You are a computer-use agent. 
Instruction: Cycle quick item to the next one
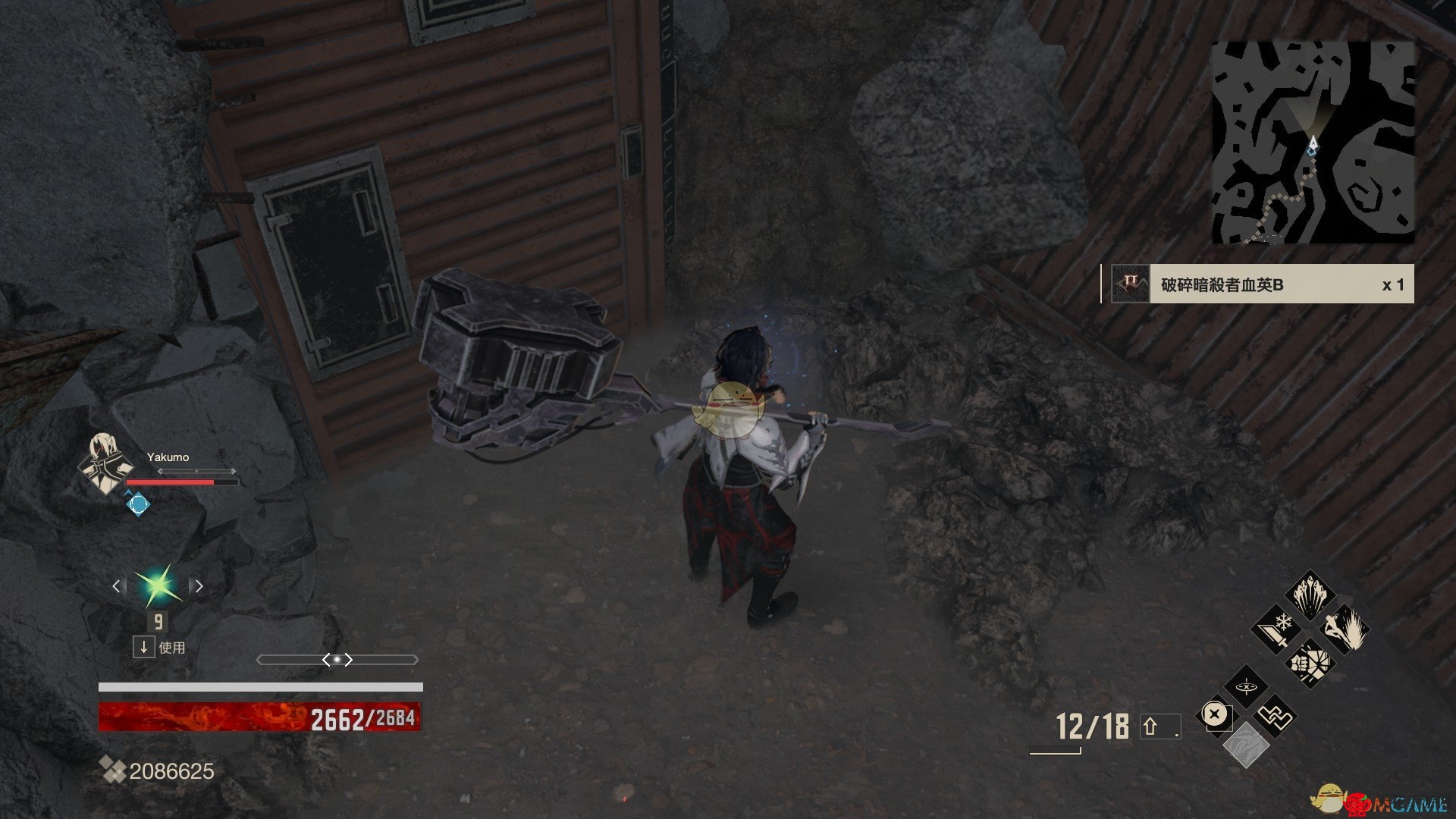tap(199, 585)
